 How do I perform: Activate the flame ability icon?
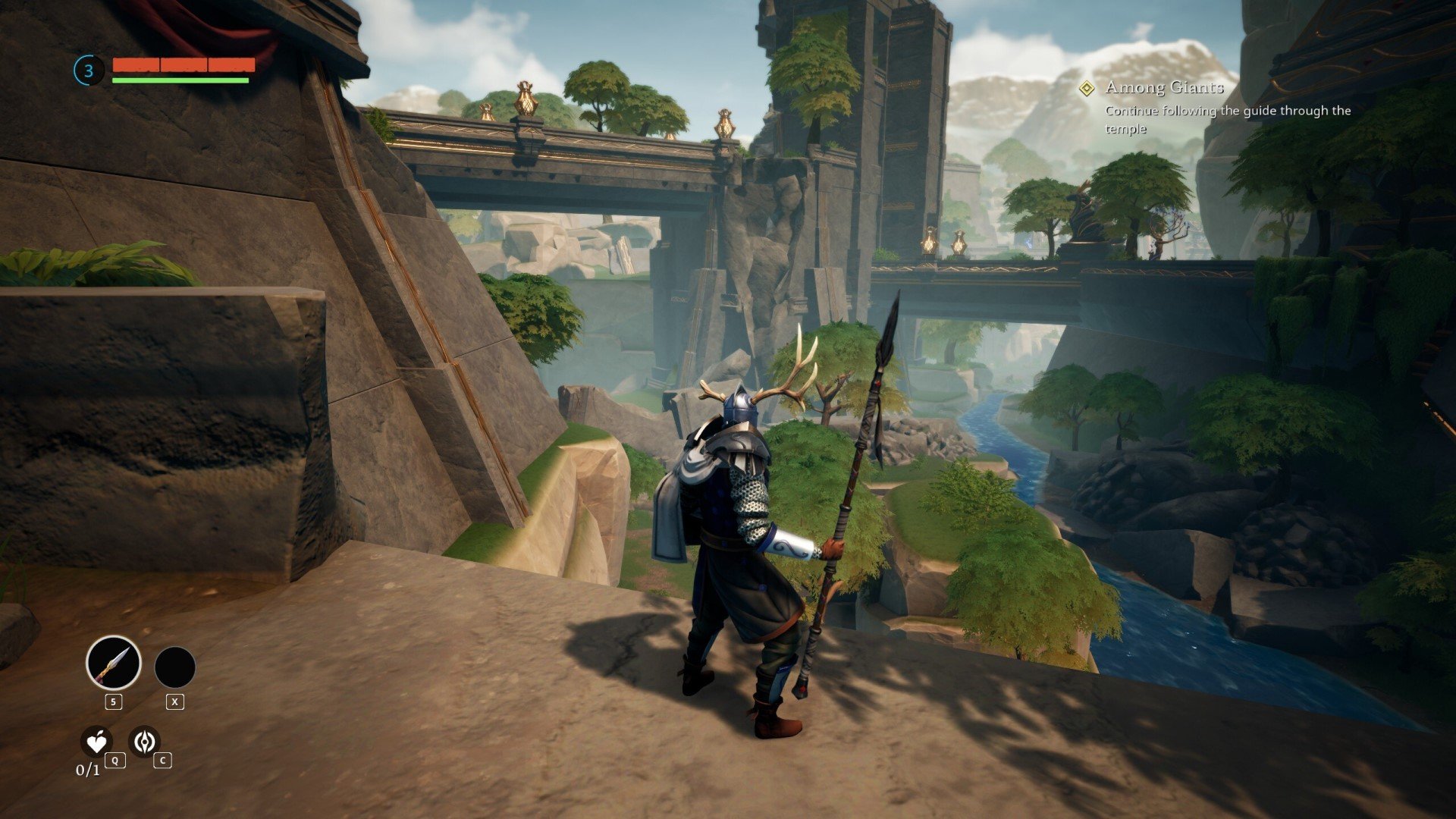pos(144,741)
